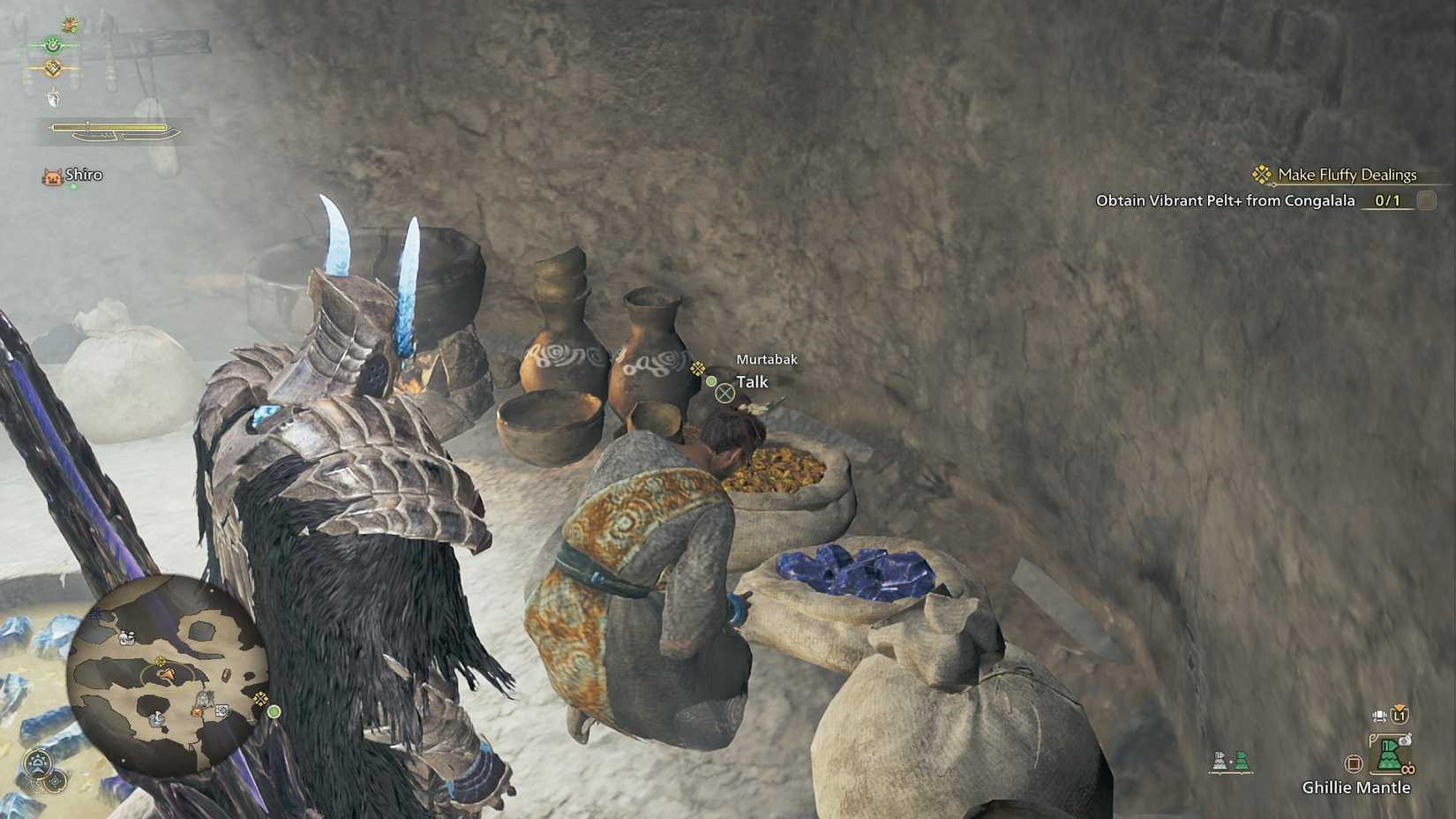Click the L1 button prompt icon
This screenshot has height=819, width=1456.
(x=1399, y=715)
